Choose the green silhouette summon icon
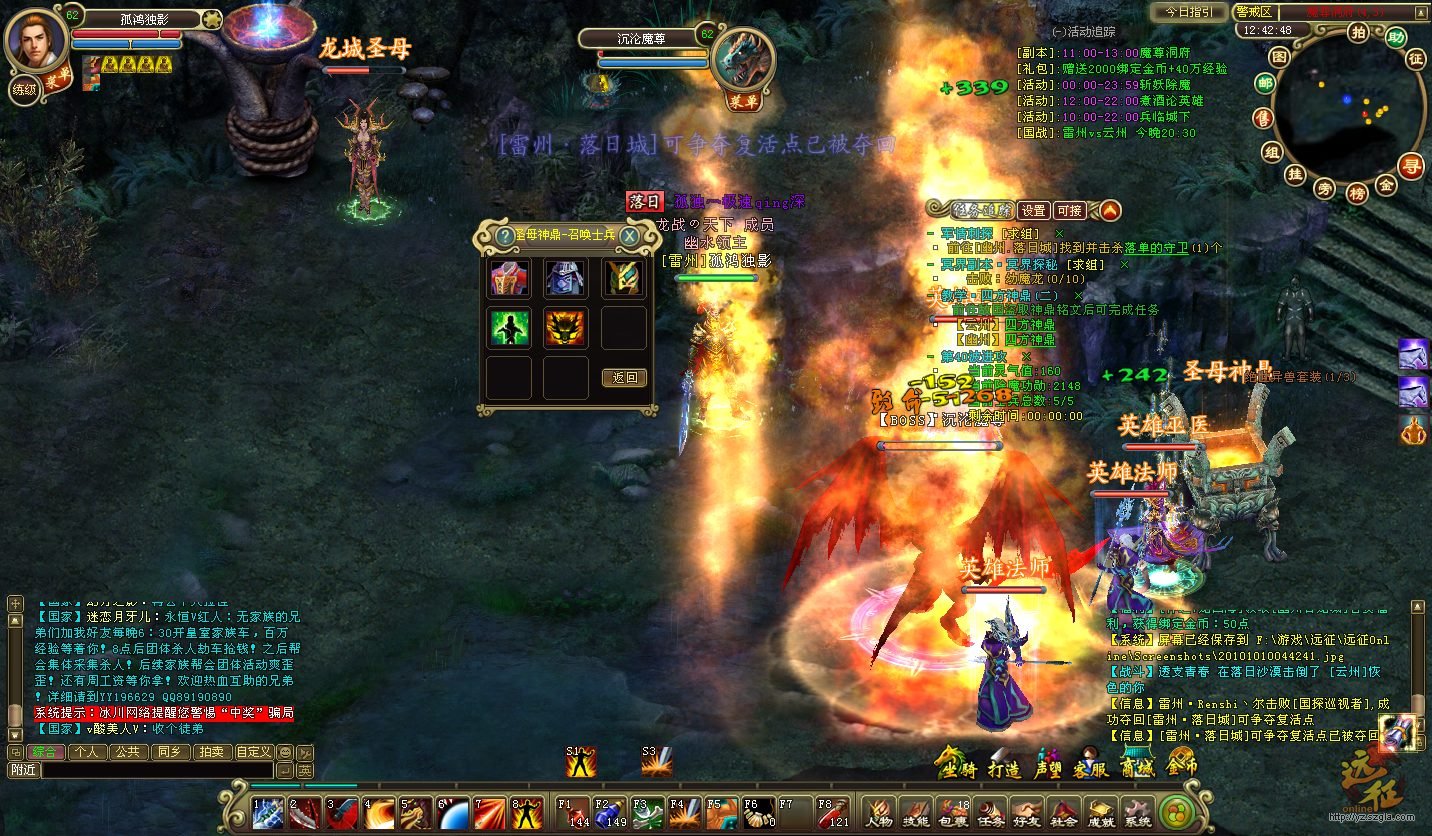Viewport: 1432px width, 836px height. (x=509, y=328)
